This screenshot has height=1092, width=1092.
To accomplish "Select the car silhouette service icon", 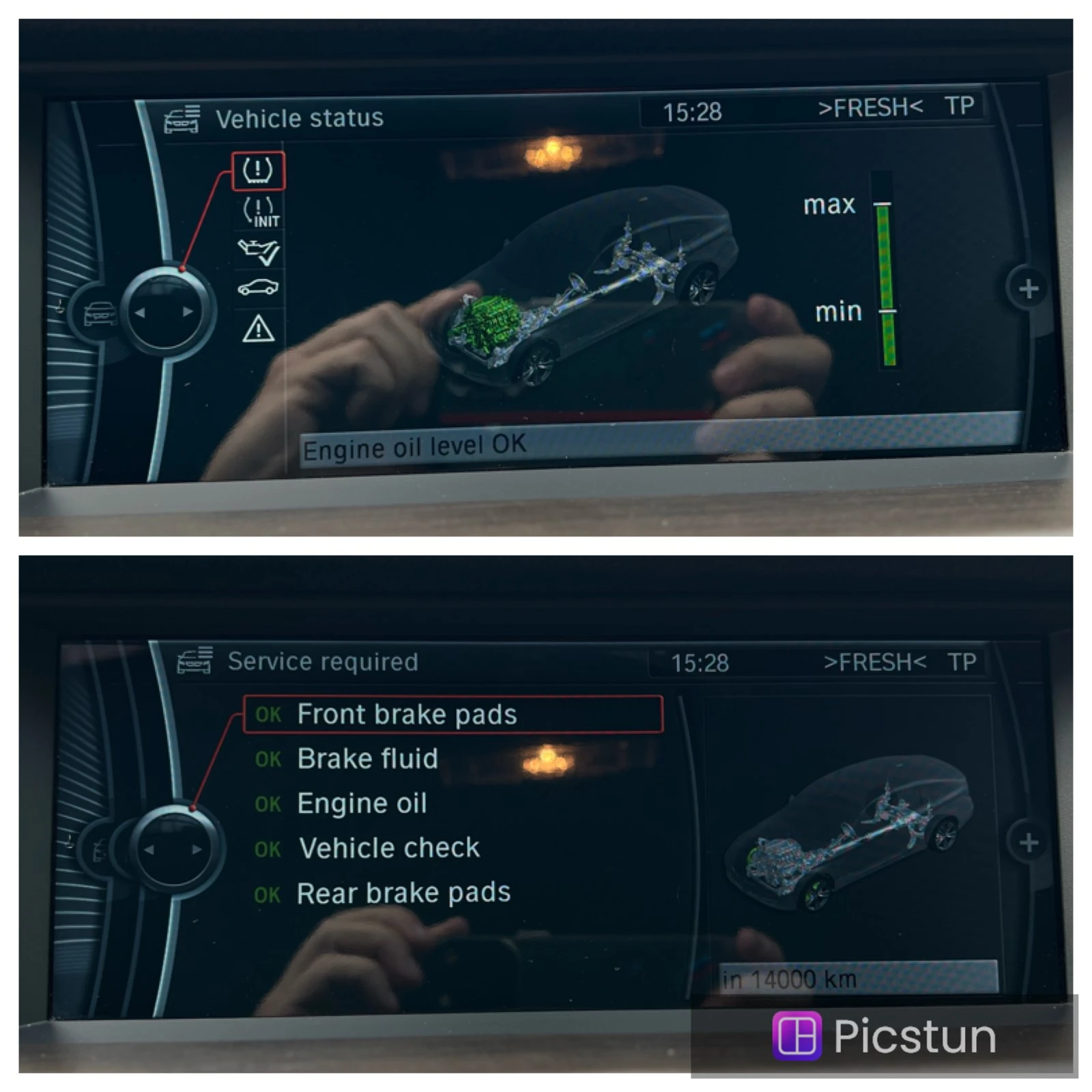I will [258, 288].
